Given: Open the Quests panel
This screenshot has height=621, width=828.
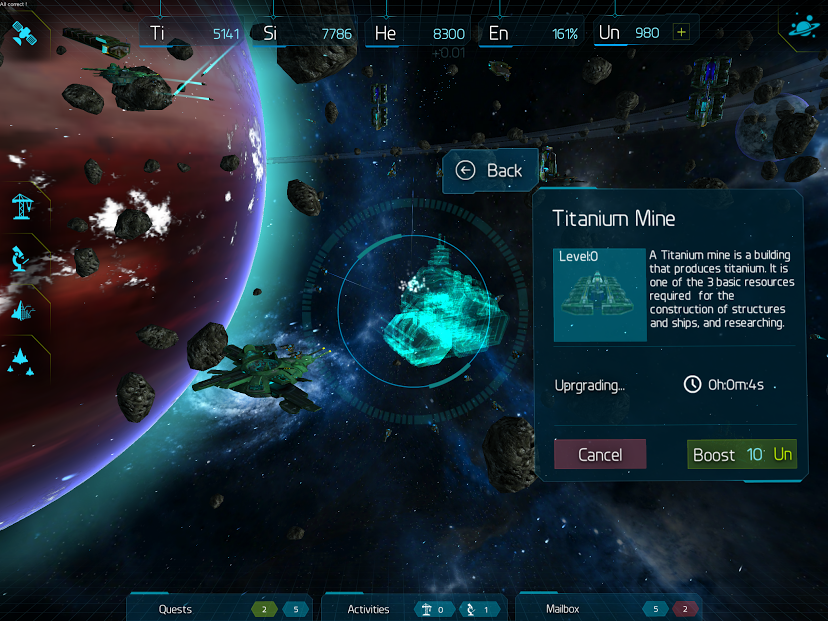Looking at the screenshot, I should coord(176,609).
